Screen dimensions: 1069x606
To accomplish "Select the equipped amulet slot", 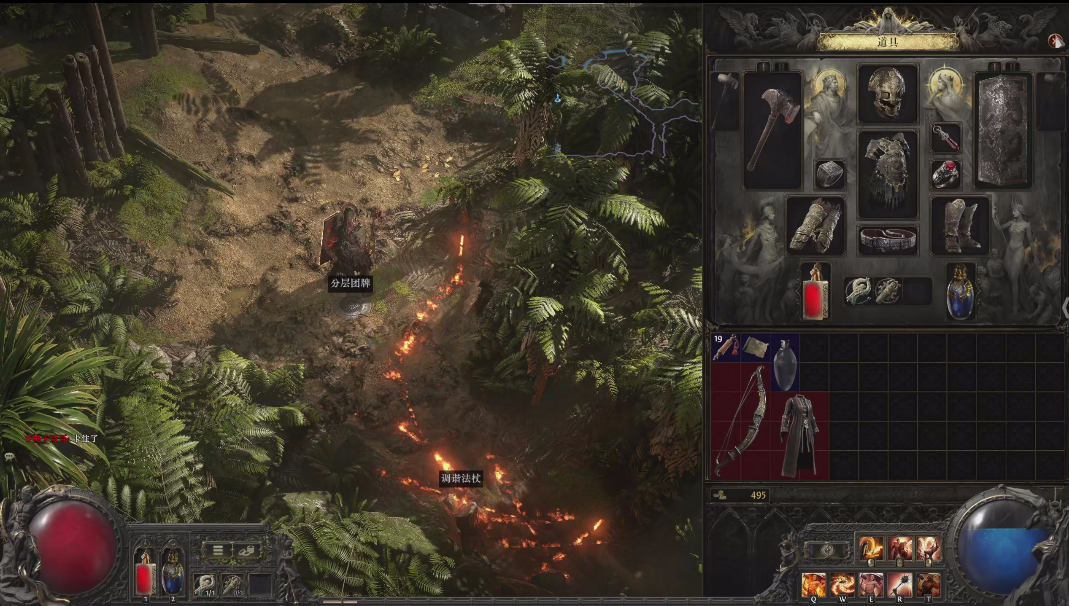I will tap(945, 137).
